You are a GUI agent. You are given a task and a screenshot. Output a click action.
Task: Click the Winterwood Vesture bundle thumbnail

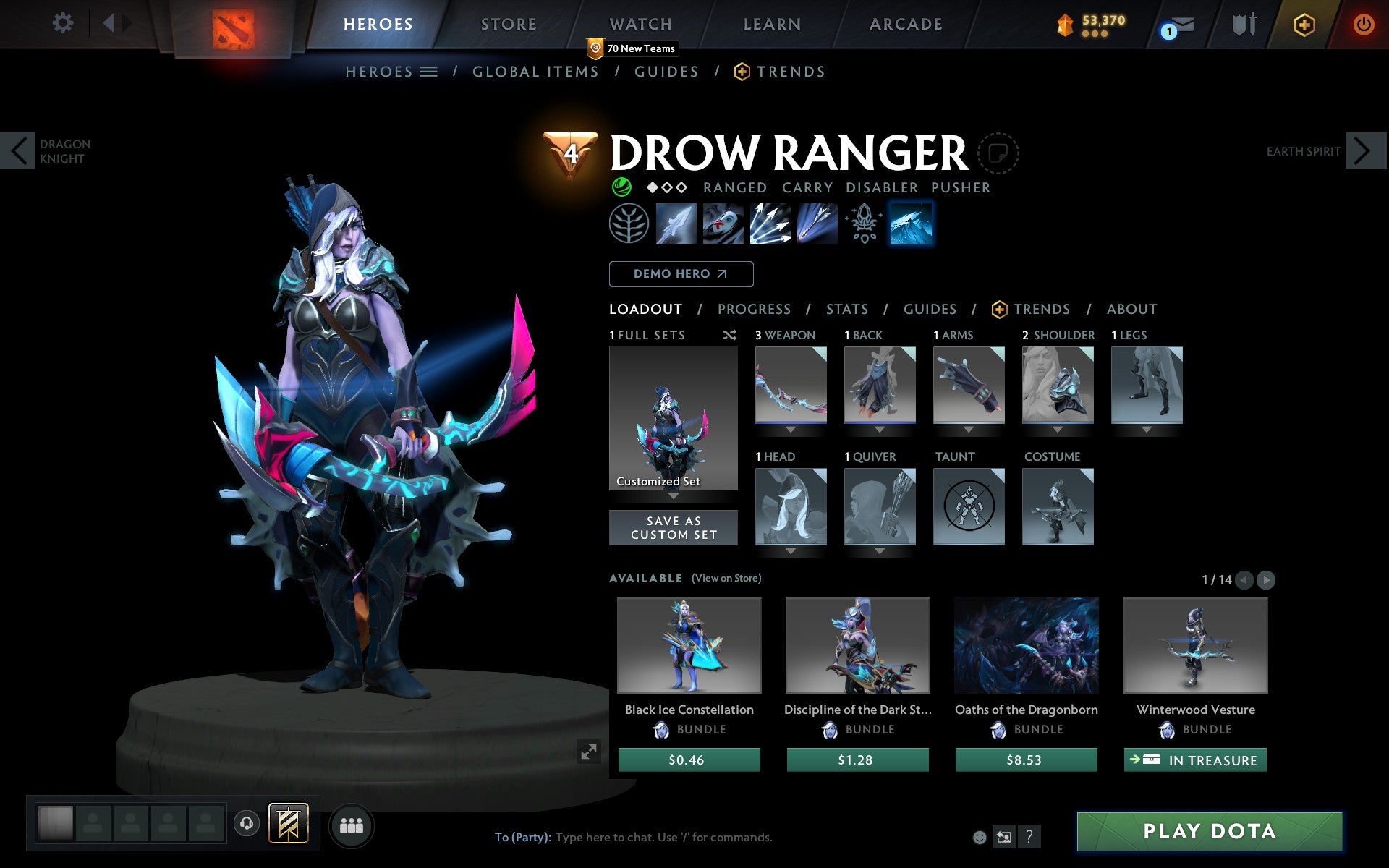tap(1194, 646)
